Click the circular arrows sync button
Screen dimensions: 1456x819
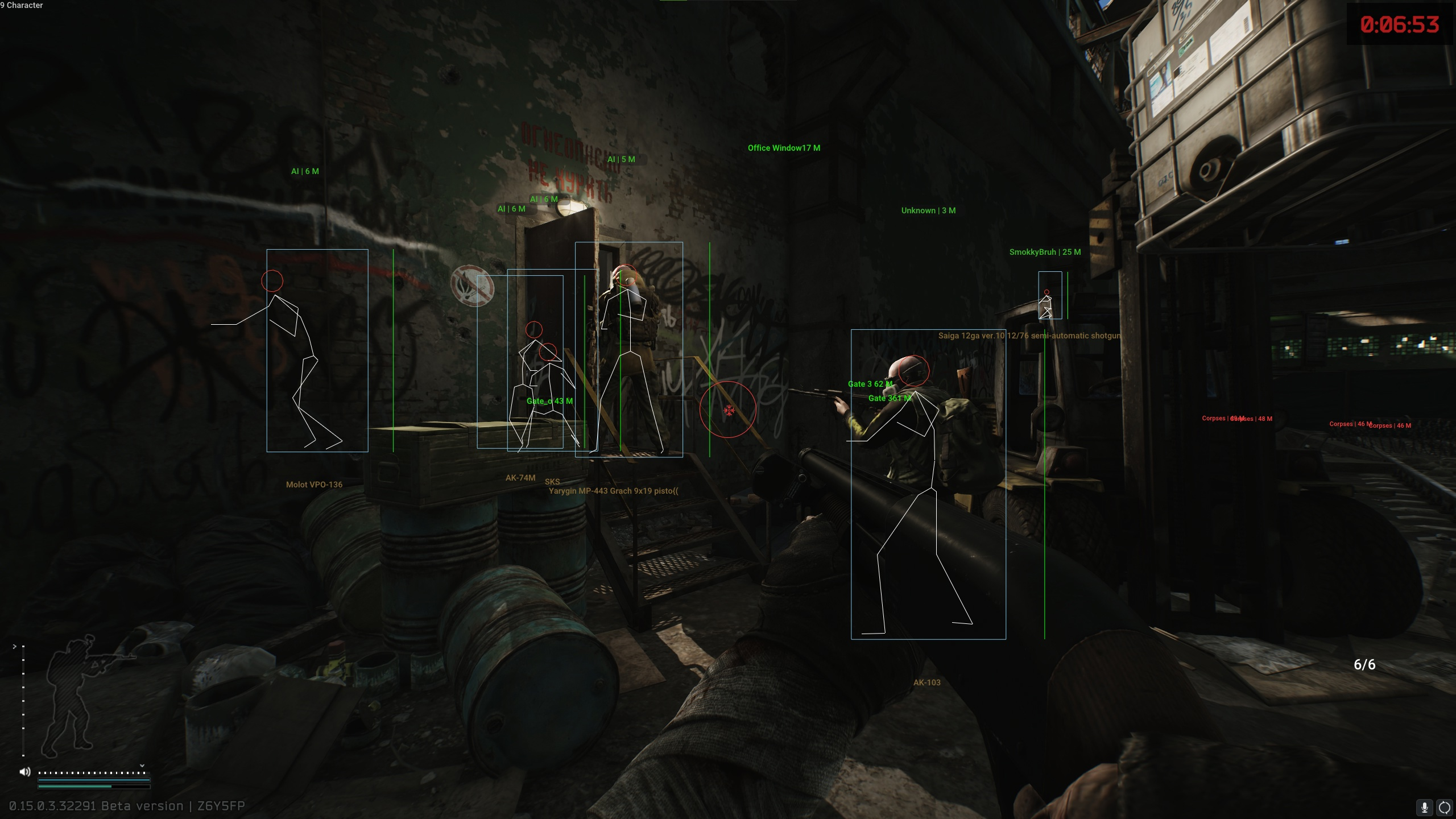1444,807
